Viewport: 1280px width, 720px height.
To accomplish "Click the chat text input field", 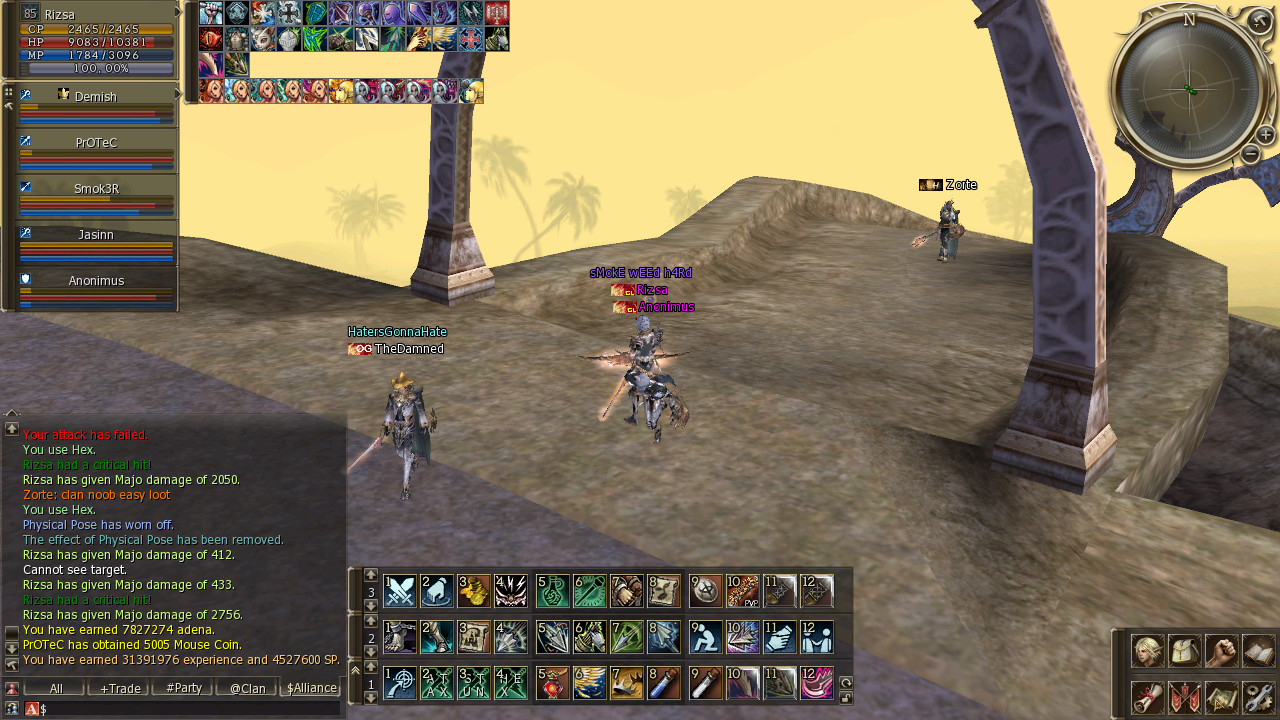I will click(190, 708).
